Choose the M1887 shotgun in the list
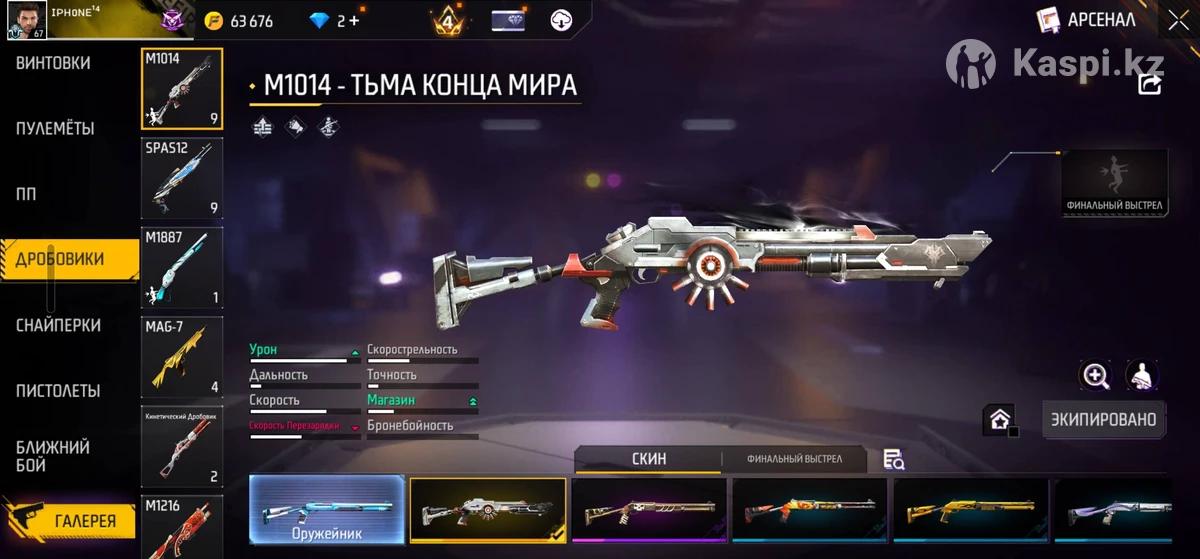This screenshot has width=1200, height=559. [x=182, y=267]
